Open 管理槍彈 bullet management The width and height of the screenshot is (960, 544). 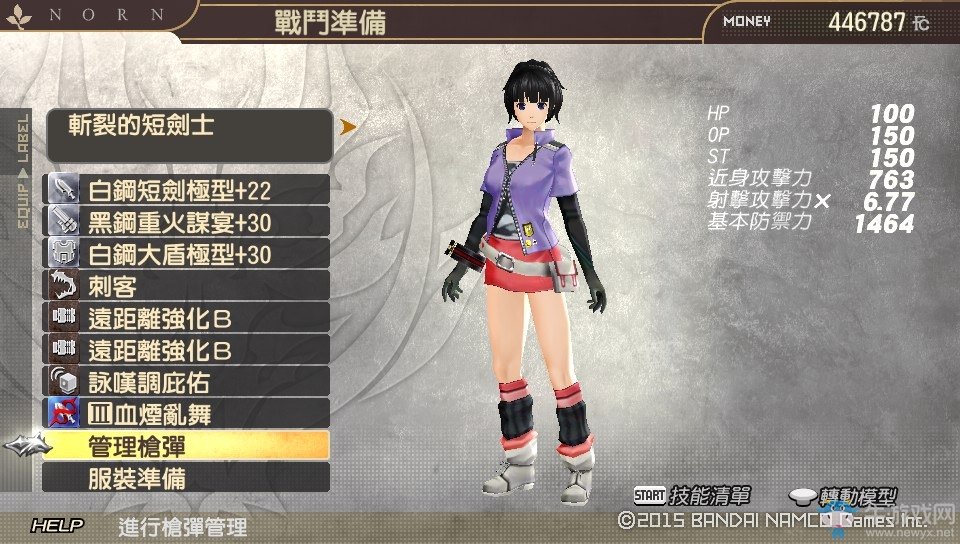(187, 446)
